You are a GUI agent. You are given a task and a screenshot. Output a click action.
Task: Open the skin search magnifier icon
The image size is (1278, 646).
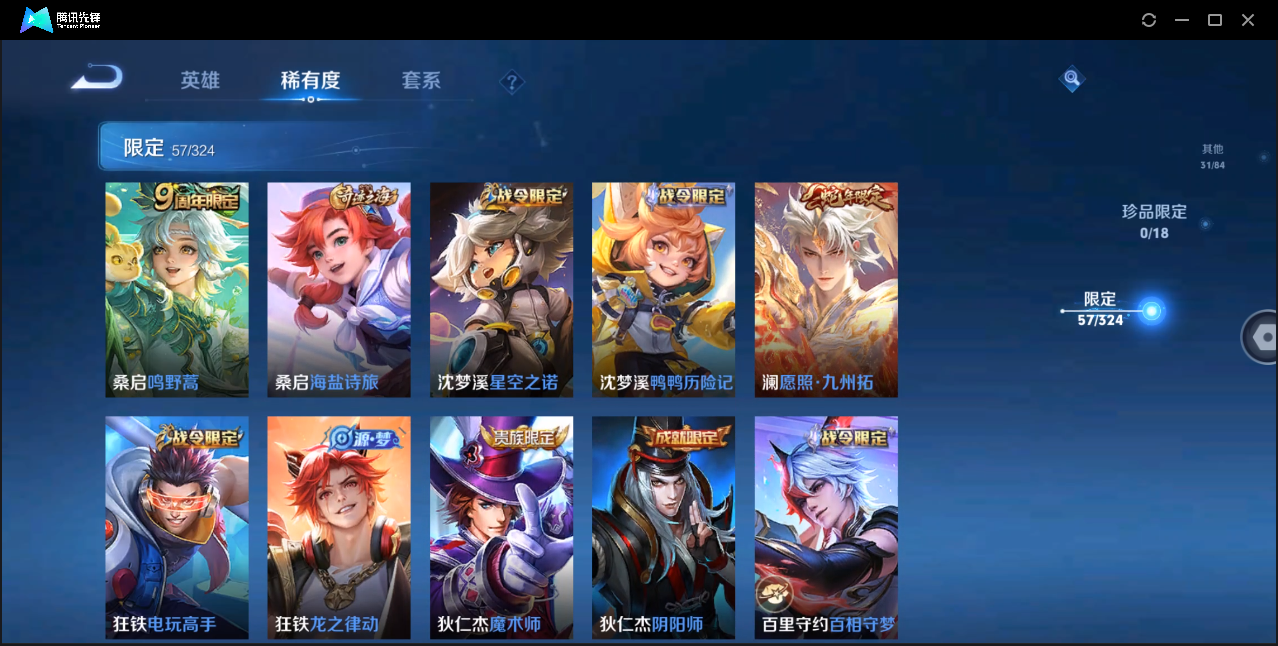click(x=1072, y=78)
